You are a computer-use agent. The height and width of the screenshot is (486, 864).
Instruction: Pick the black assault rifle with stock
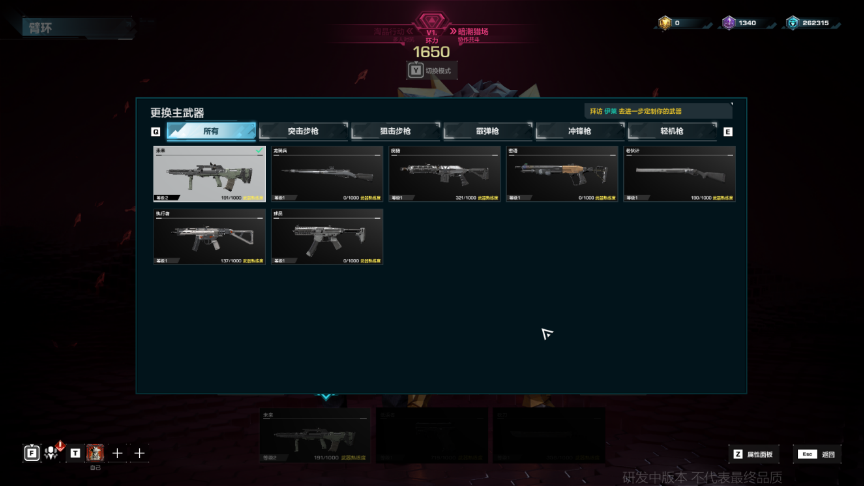click(x=444, y=174)
